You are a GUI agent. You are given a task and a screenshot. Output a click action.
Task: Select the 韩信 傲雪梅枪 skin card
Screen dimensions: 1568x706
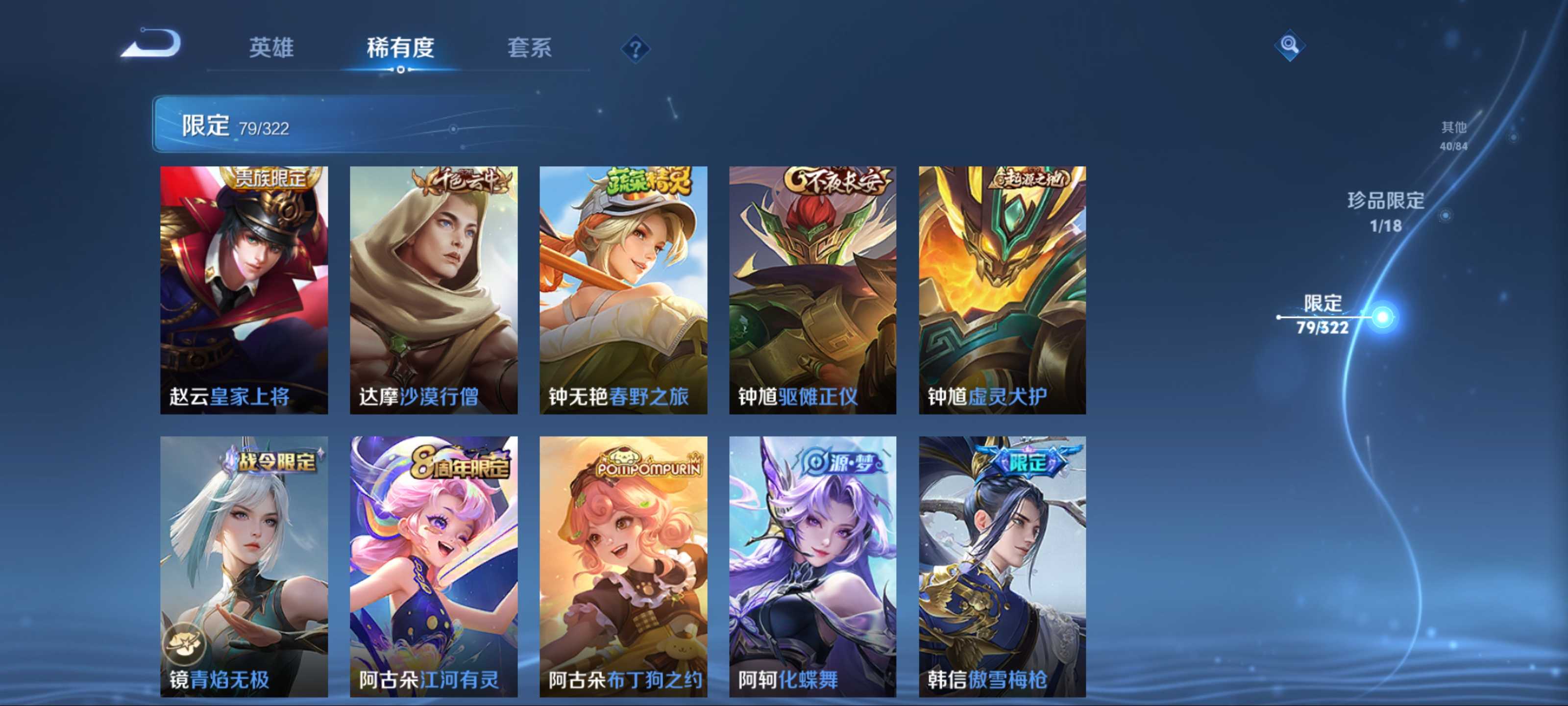click(x=1002, y=566)
